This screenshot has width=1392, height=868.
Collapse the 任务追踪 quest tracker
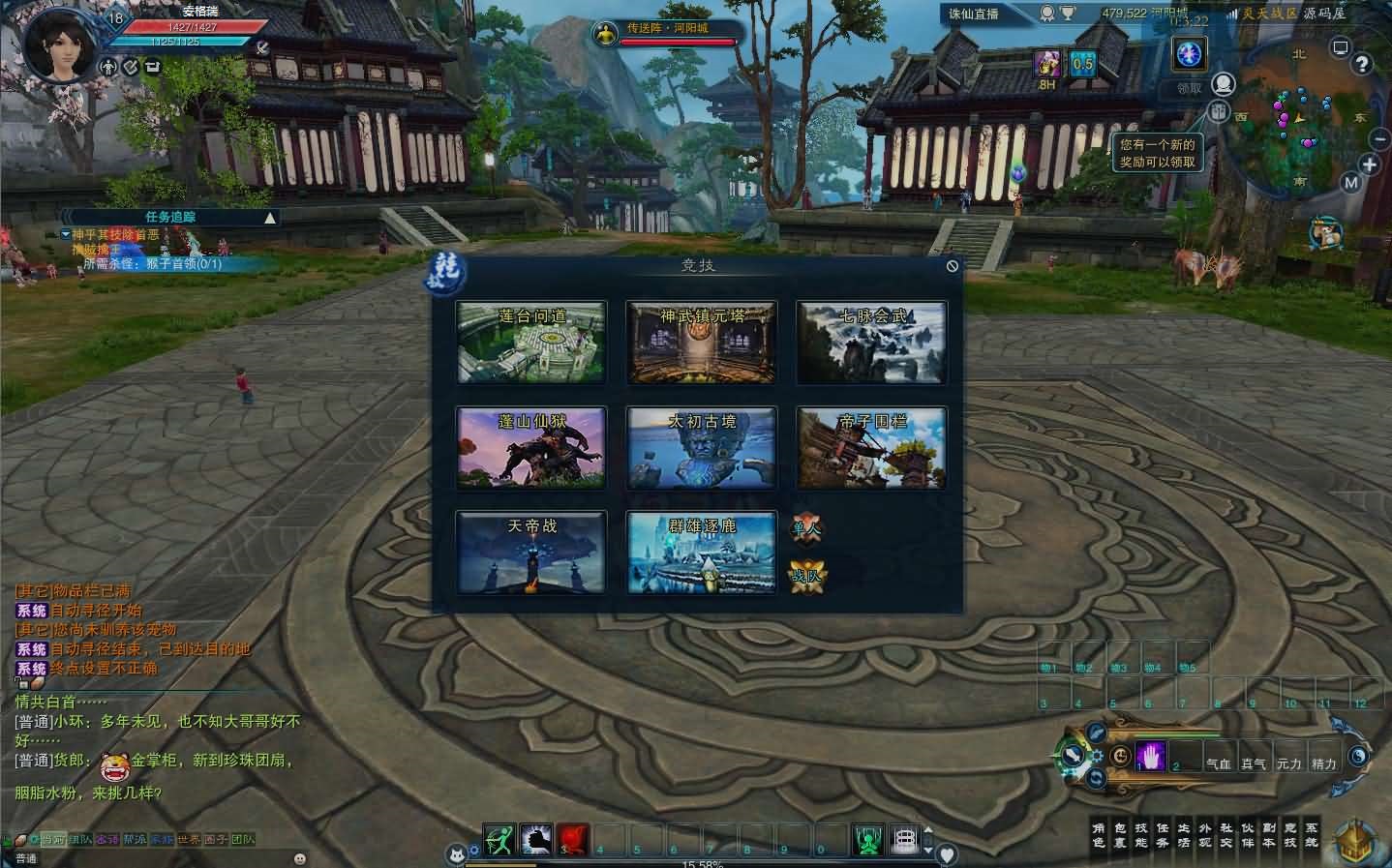(268, 217)
